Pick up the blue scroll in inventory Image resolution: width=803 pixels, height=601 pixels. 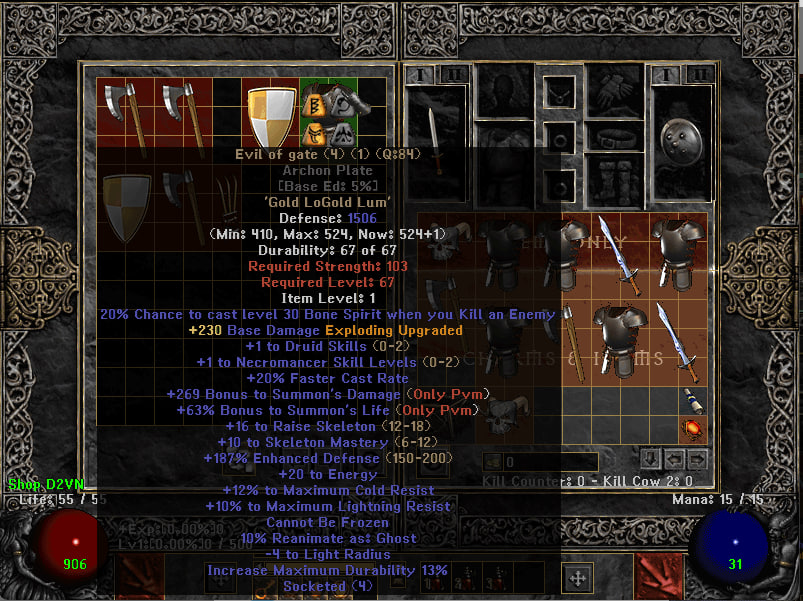688,400
